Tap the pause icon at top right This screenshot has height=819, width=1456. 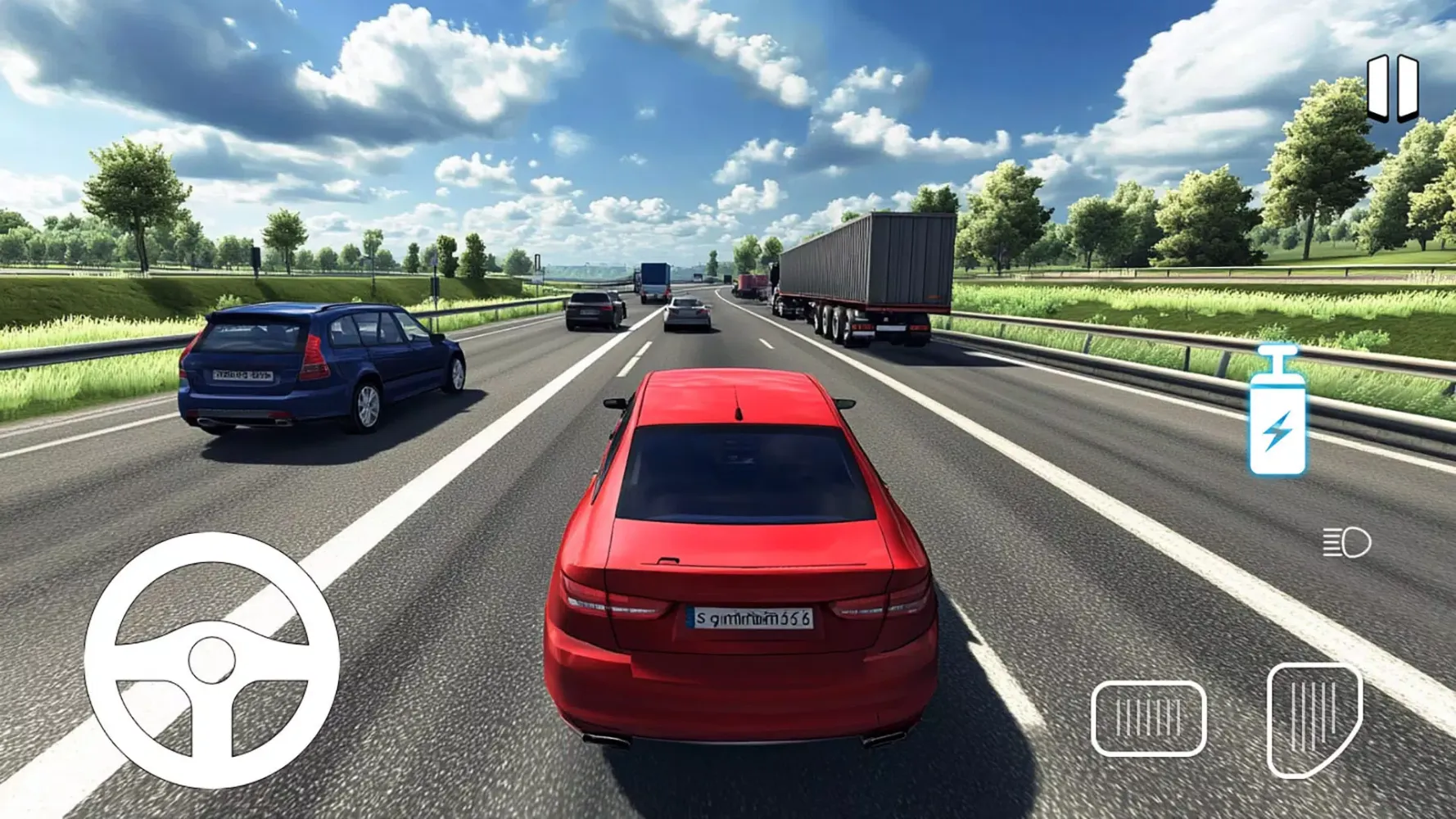[x=1394, y=84]
